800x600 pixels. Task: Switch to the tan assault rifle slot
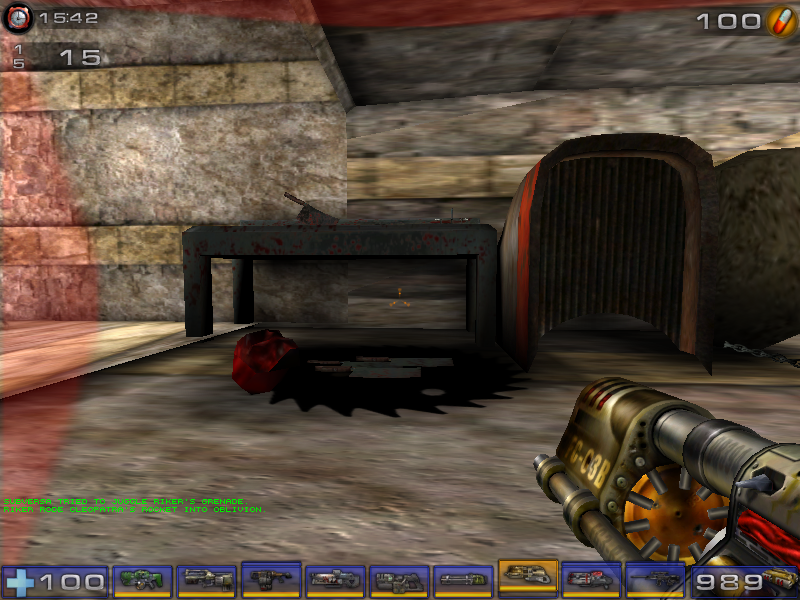click(x=207, y=579)
